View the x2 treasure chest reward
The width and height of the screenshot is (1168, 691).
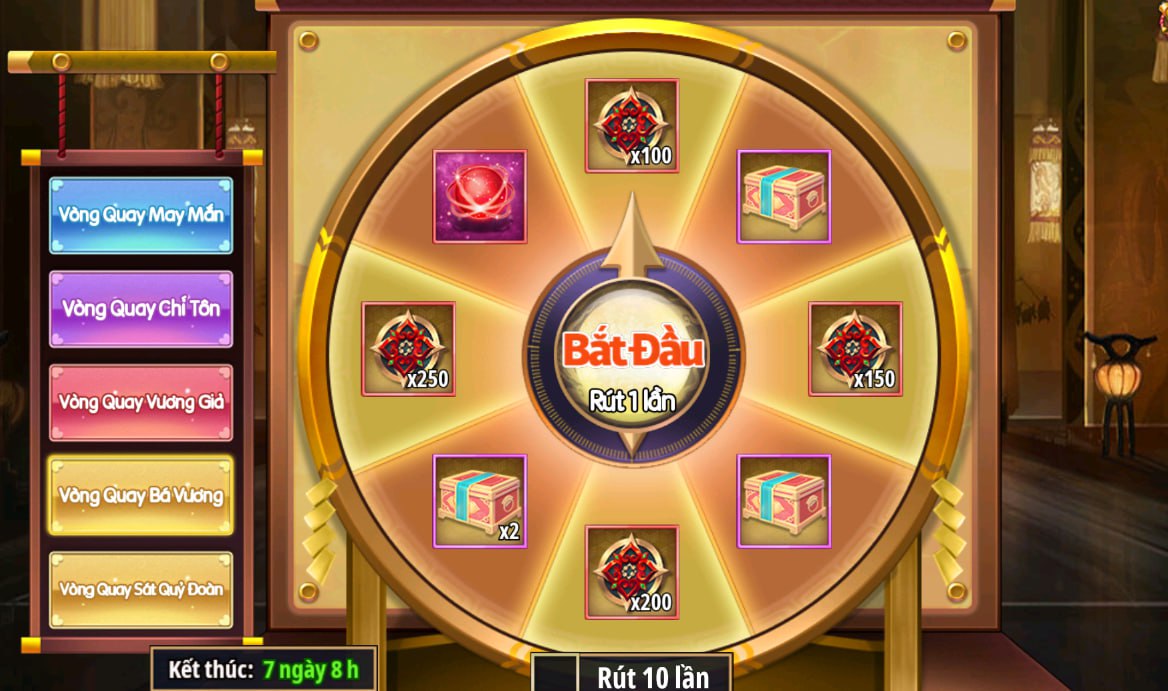pyautogui.click(x=480, y=501)
